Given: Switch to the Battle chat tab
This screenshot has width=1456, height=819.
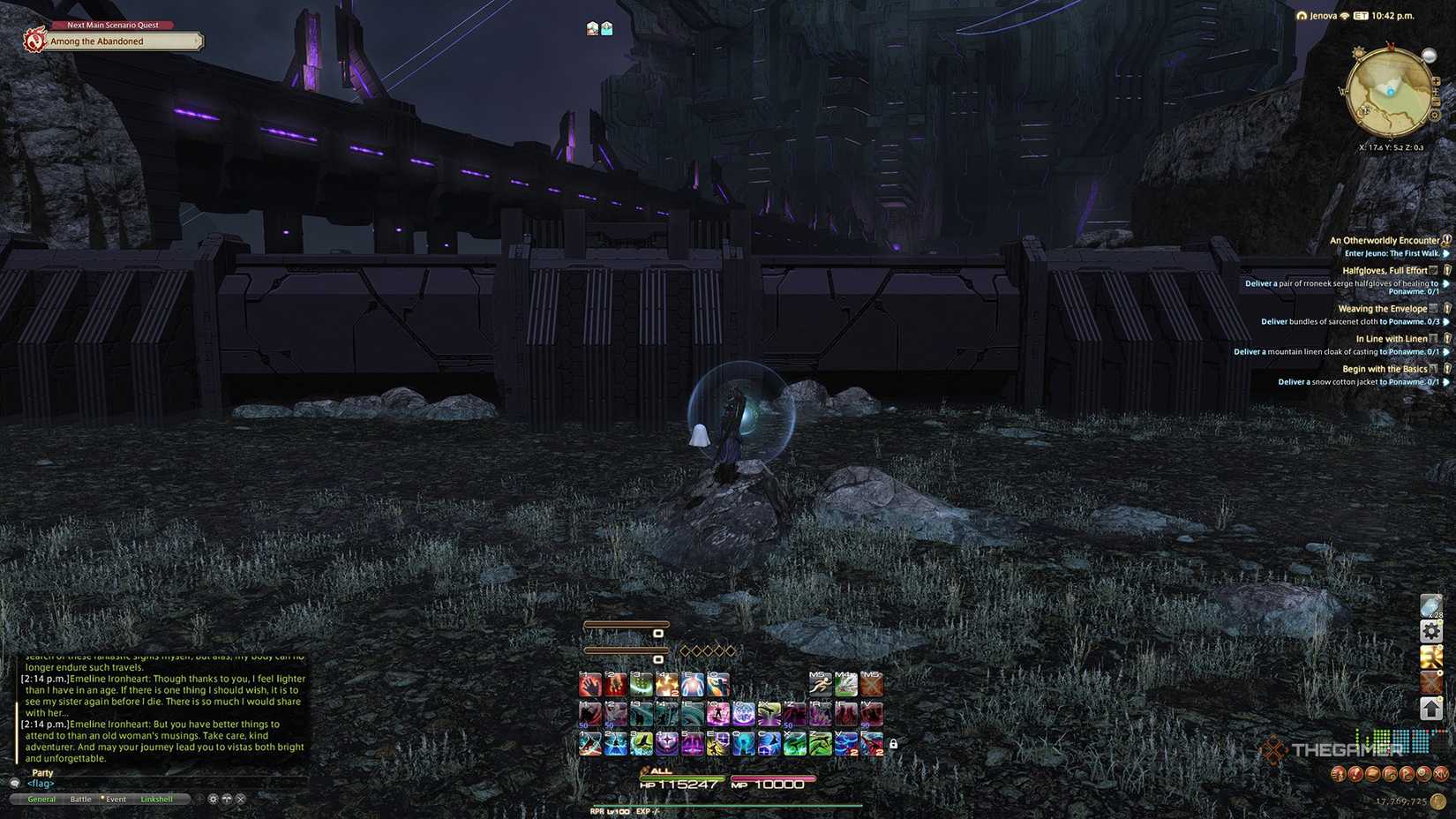Looking at the screenshot, I should click(81, 799).
